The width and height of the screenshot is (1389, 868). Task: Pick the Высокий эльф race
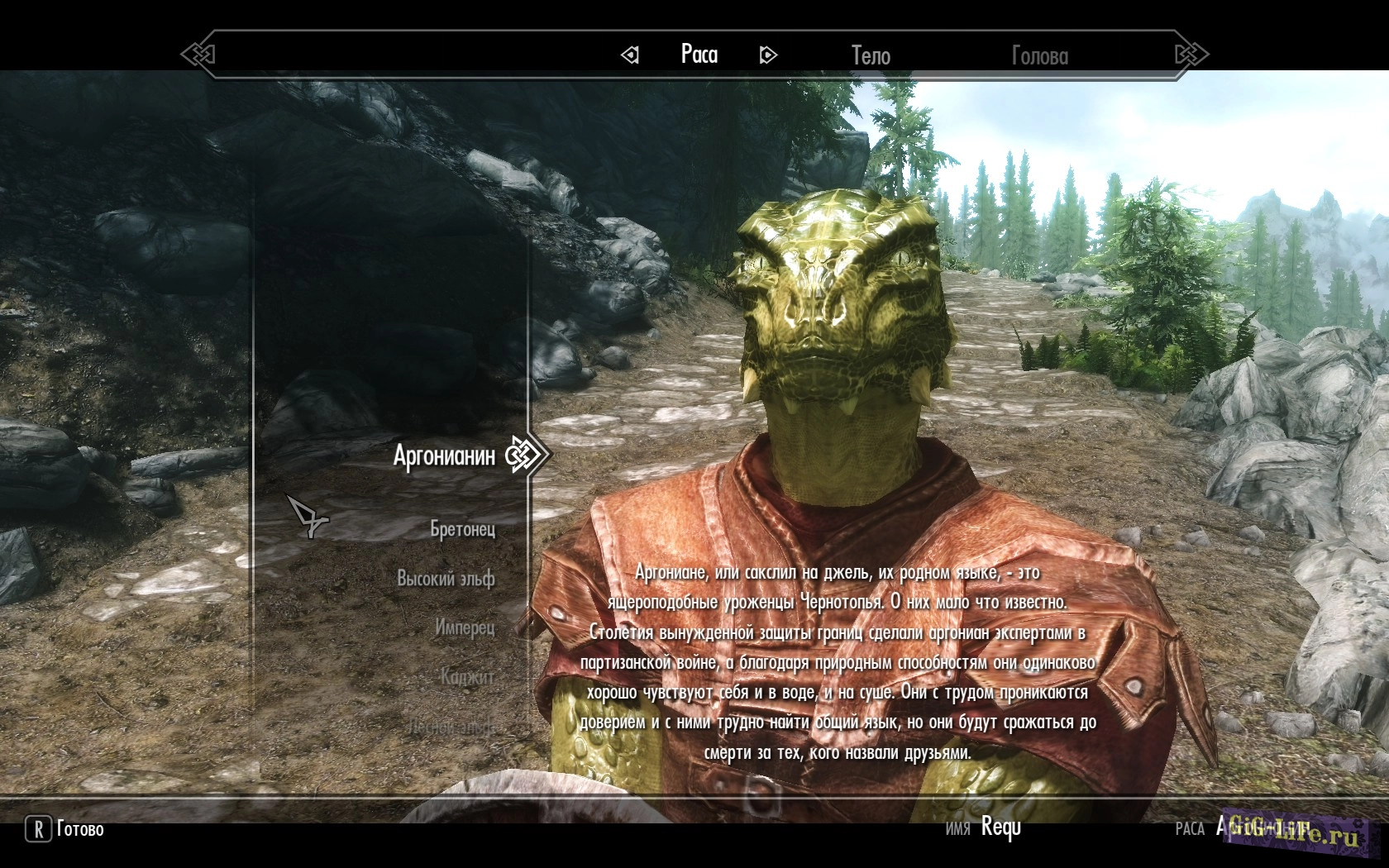(x=446, y=579)
